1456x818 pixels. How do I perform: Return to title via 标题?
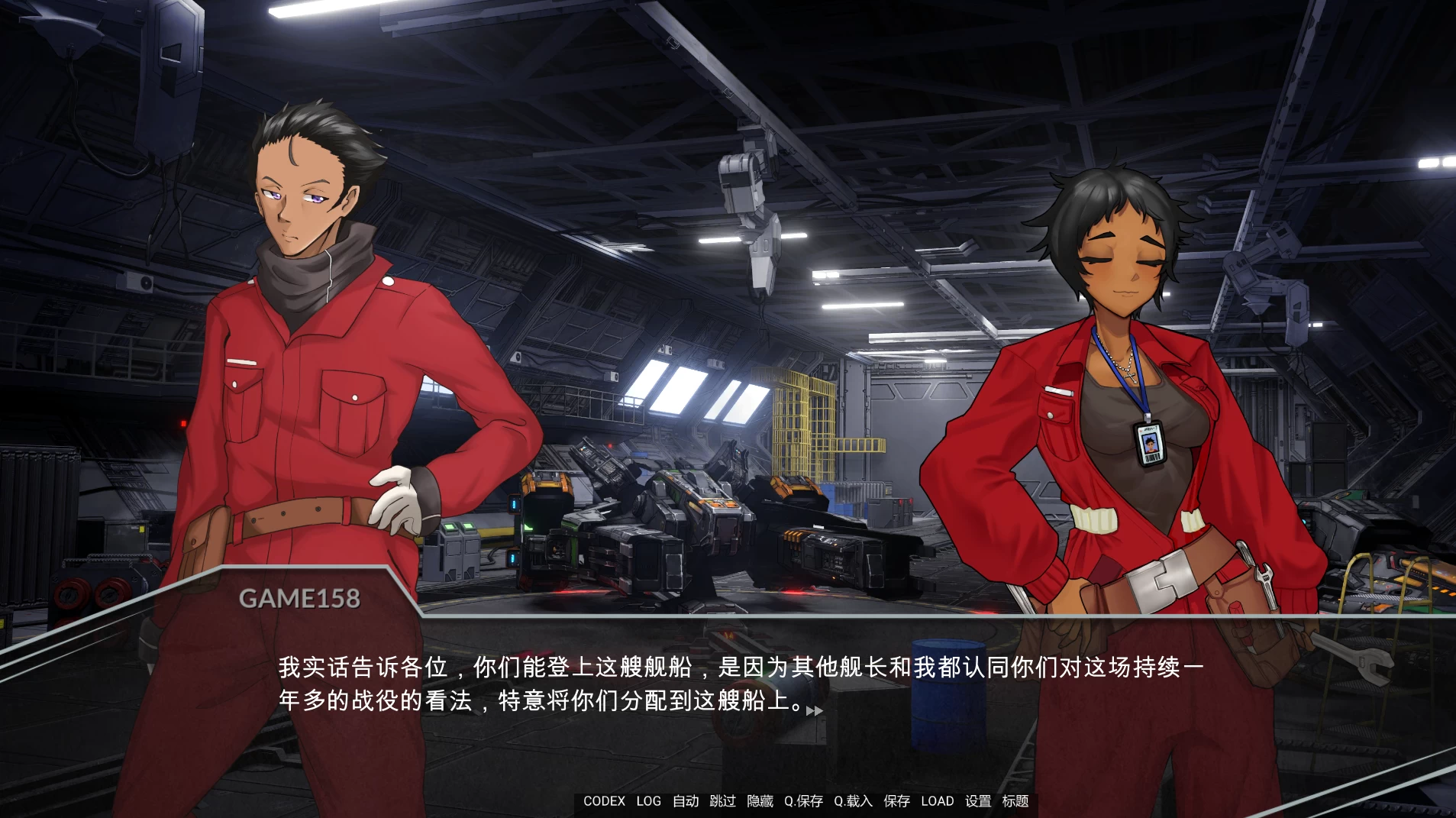click(1016, 801)
